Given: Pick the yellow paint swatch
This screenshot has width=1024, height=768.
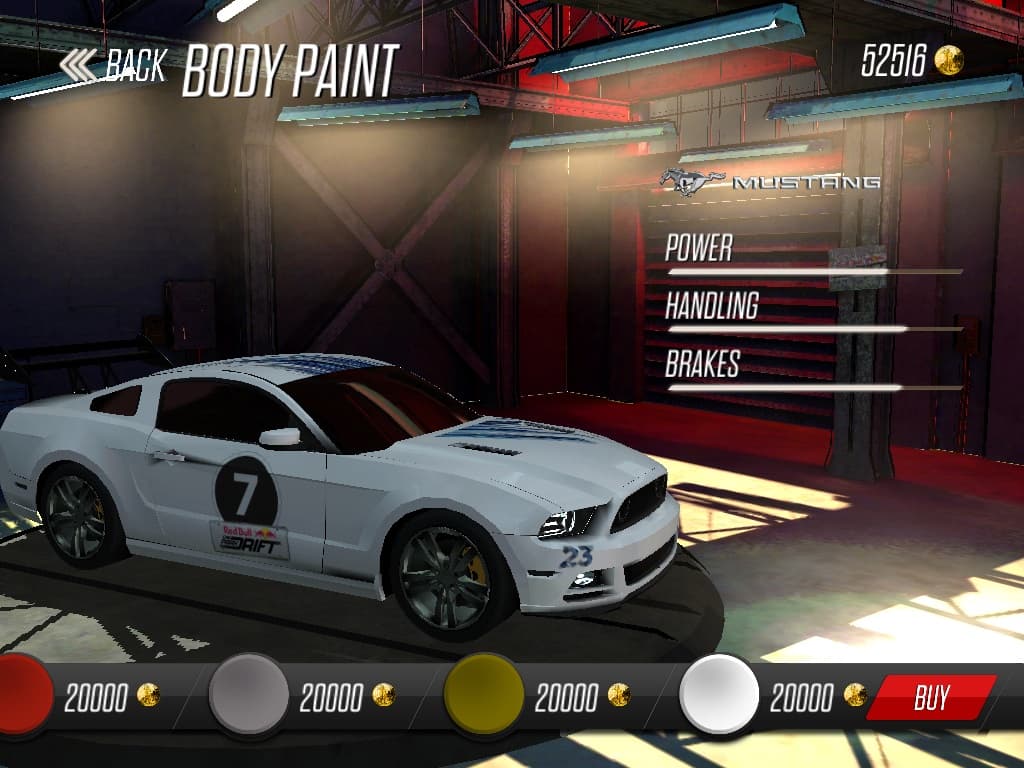Looking at the screenshot, I should pyautogui.click(x=484, y=693).
